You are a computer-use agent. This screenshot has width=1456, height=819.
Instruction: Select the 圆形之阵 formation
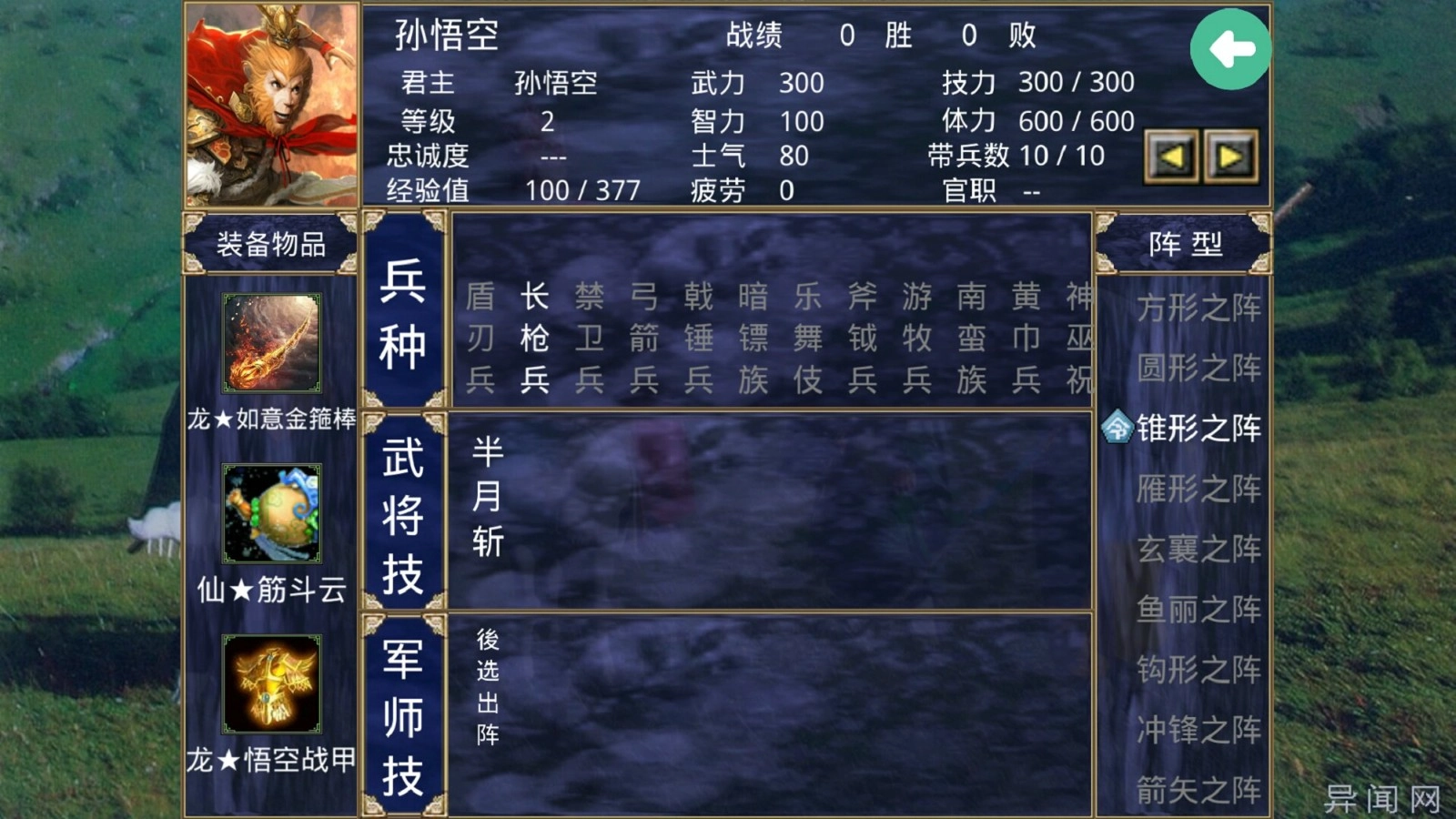click(1197, 369)
